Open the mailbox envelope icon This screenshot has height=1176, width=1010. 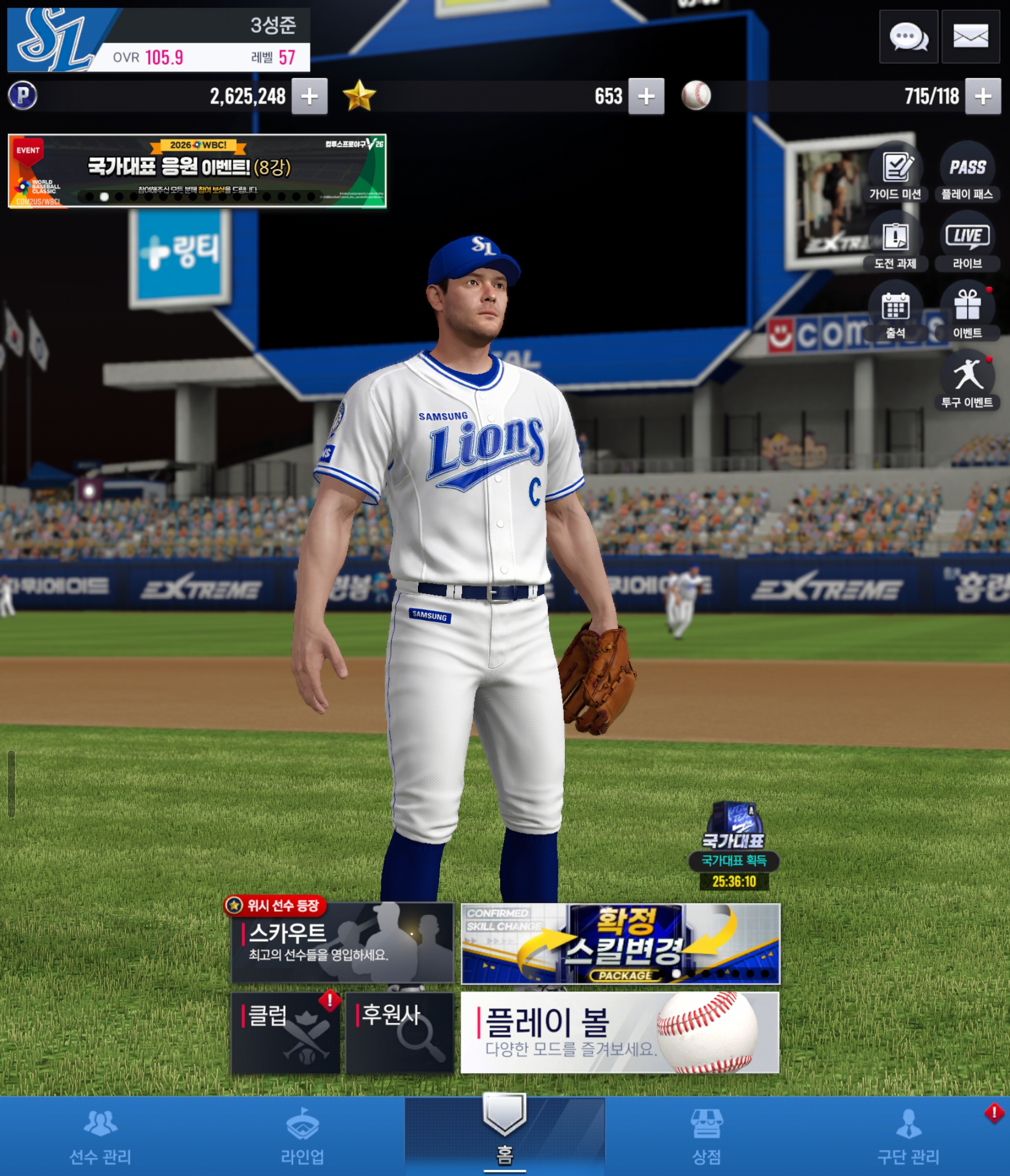[970, 37]
